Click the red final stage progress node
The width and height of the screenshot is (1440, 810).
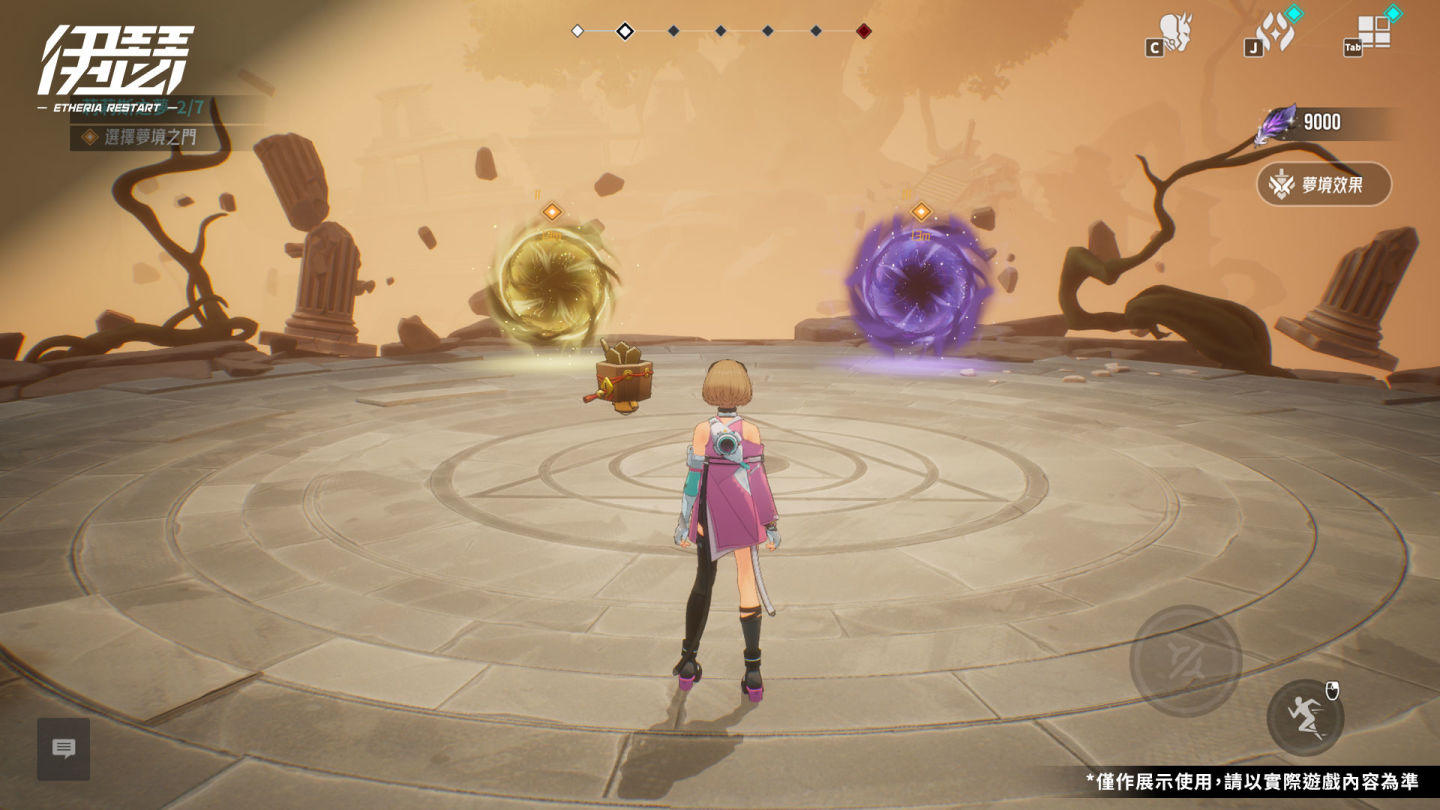click(x=864, y=31)
